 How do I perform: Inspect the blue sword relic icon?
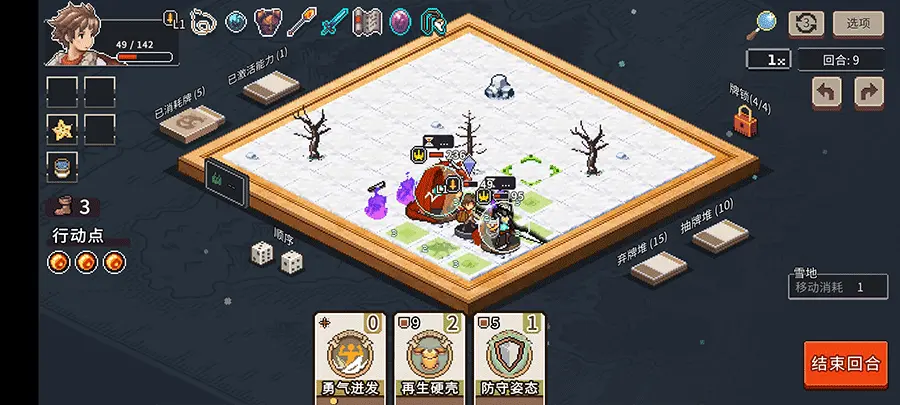(333, 21)
